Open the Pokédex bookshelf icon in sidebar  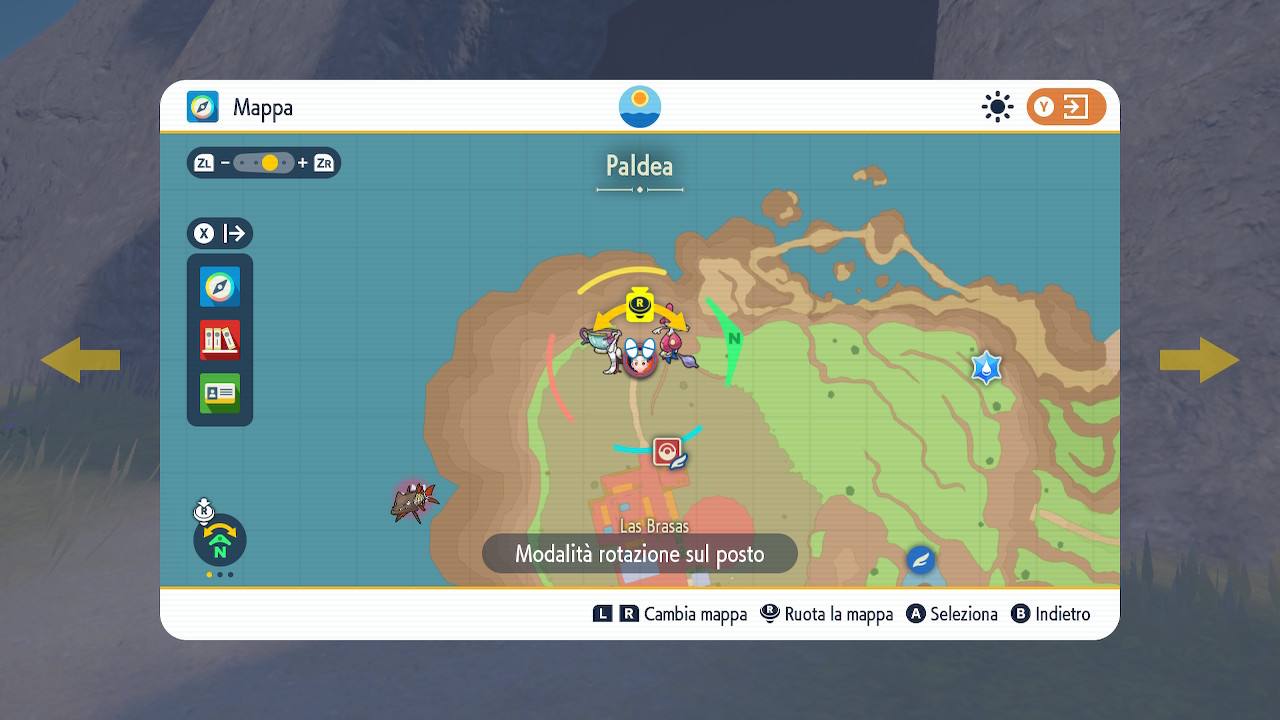220,340
